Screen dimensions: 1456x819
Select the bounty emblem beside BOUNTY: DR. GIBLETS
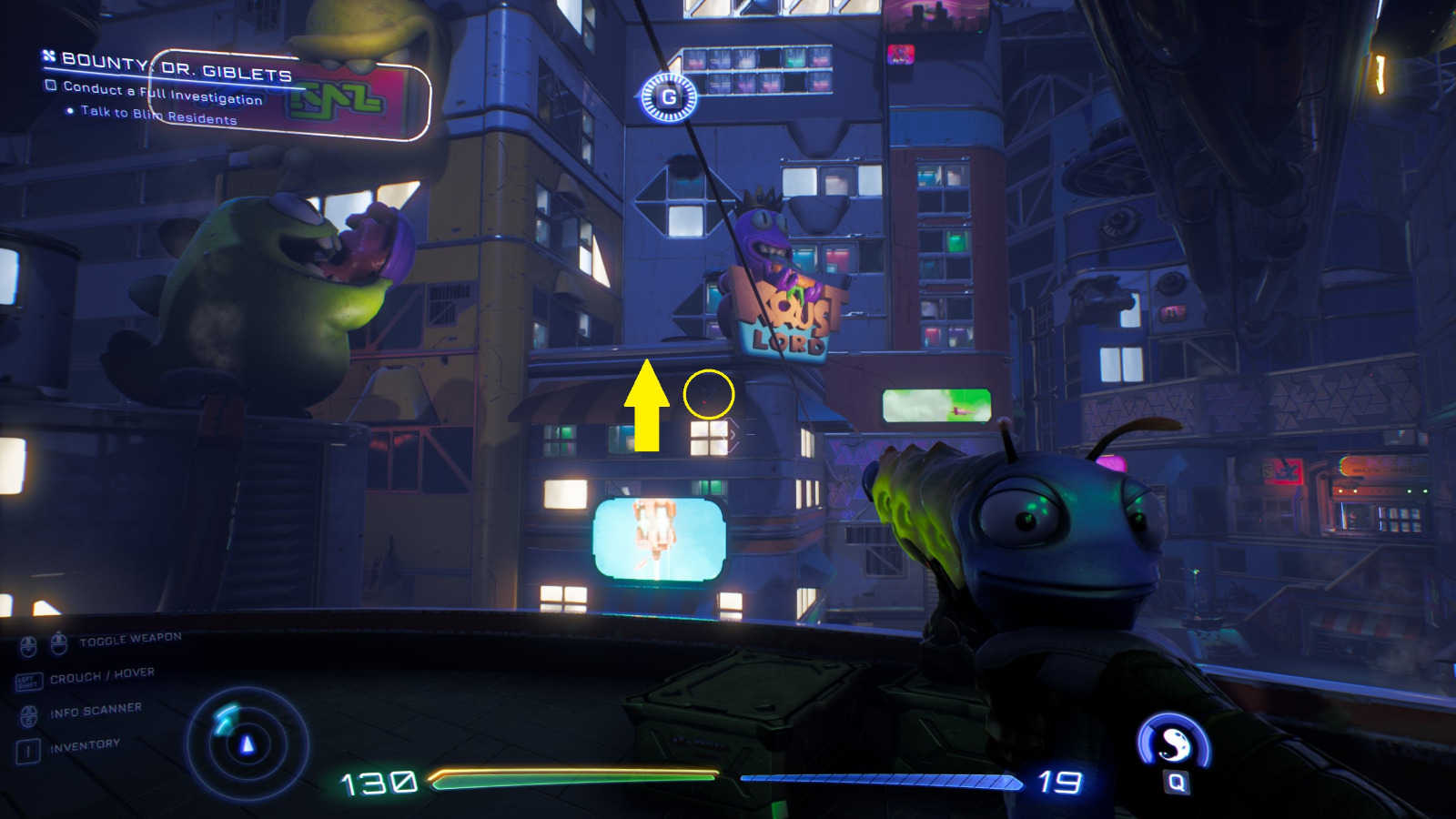point(47,57)
